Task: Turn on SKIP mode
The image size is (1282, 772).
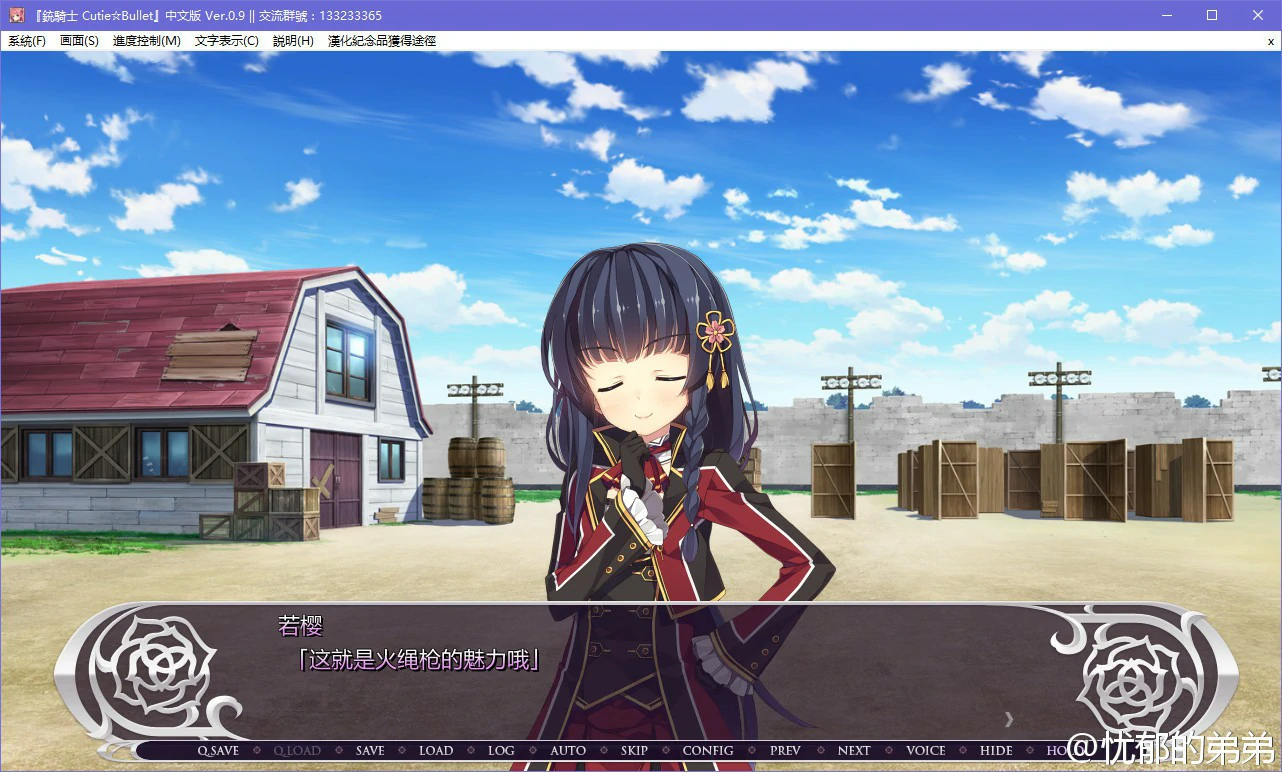Action: tap(634, 750)
